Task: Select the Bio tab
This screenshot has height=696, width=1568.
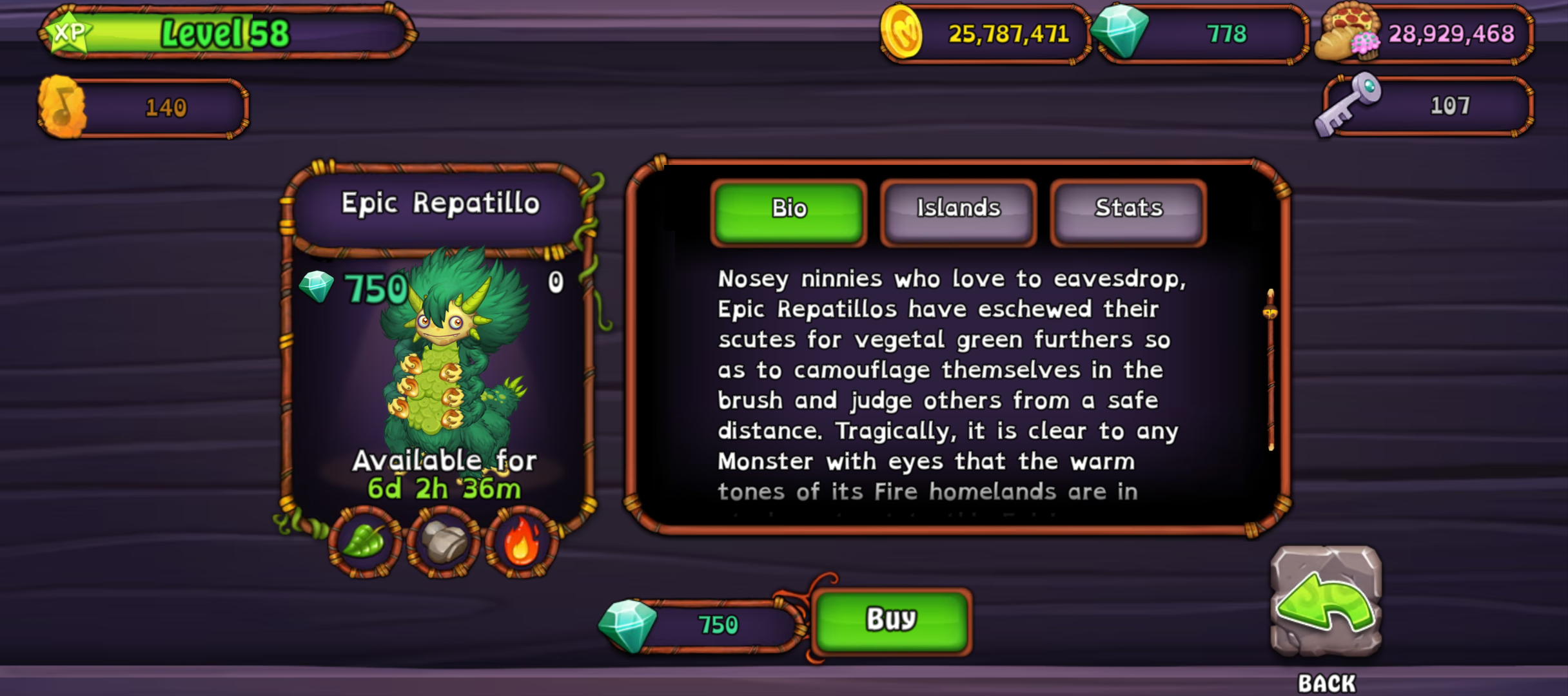Action: pyautogui.click(x=789, y=209)
